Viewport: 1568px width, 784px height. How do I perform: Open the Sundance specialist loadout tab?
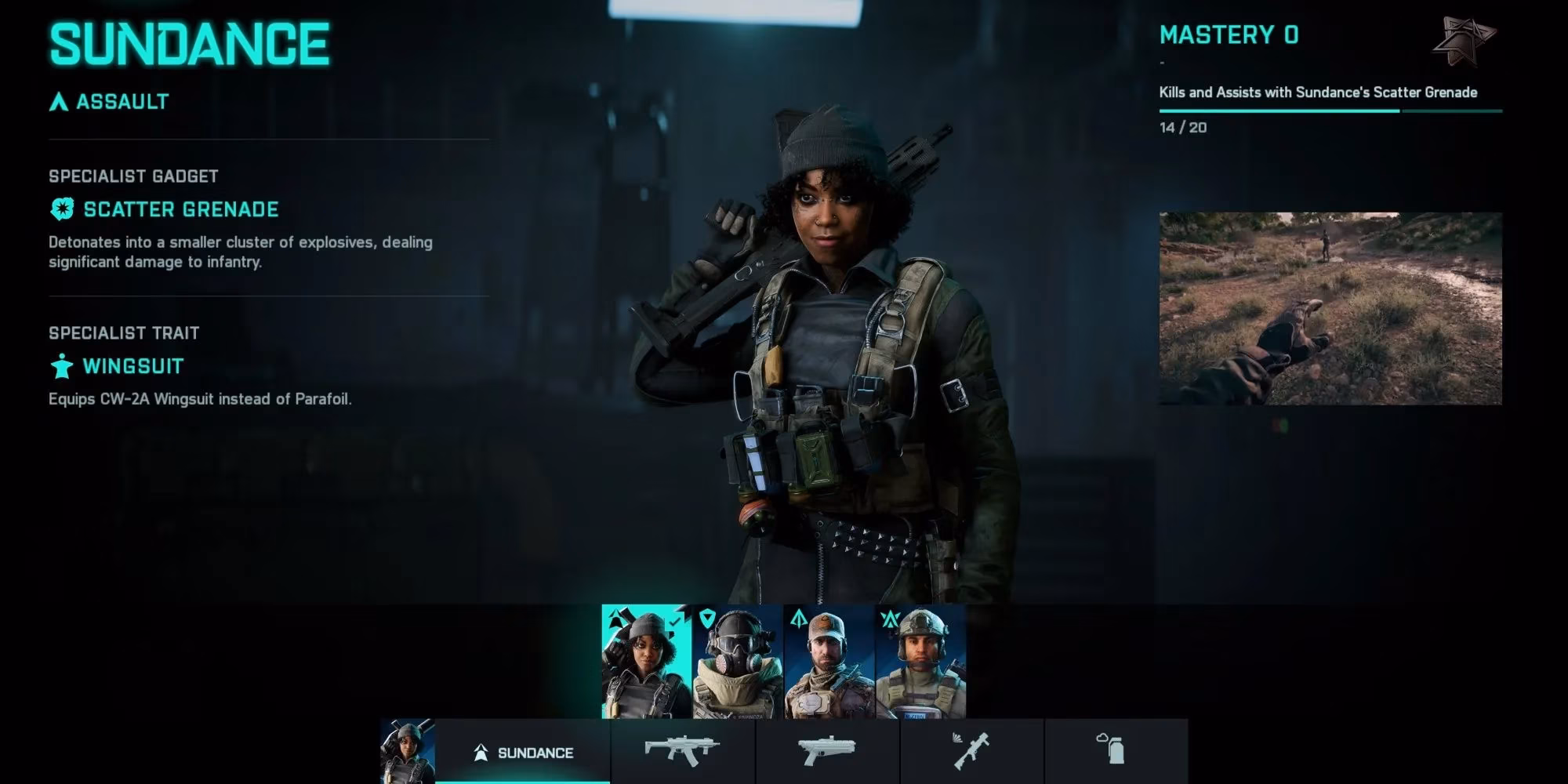point(523,753)
